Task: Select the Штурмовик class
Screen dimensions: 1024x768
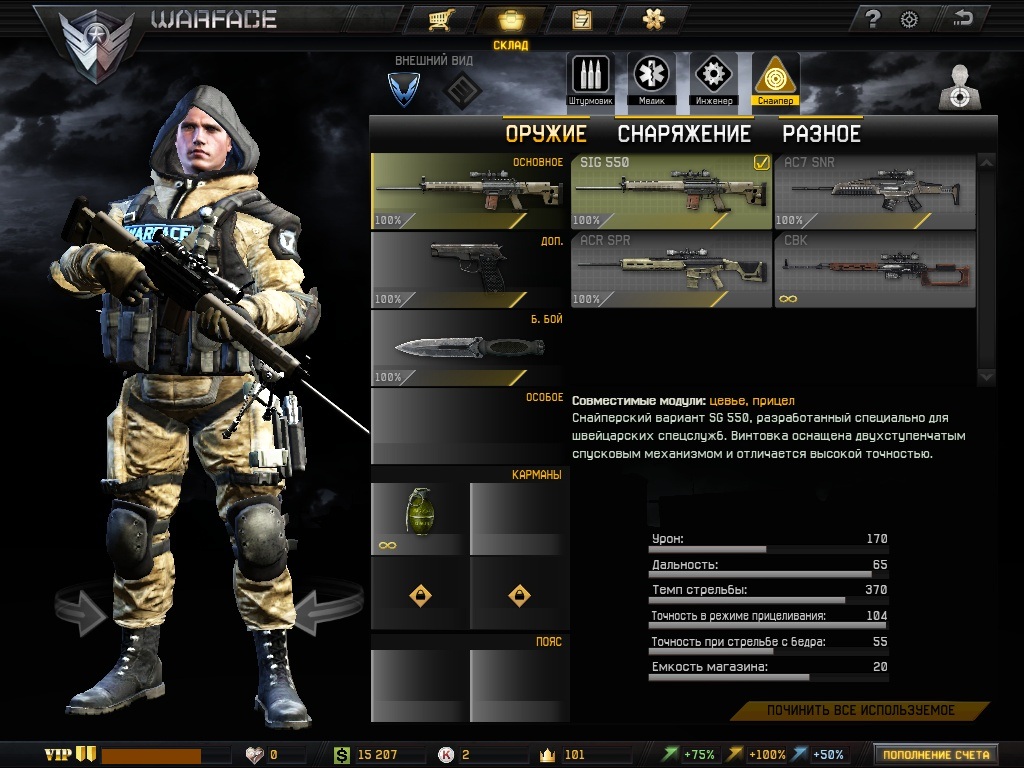Action: [589, 79]
